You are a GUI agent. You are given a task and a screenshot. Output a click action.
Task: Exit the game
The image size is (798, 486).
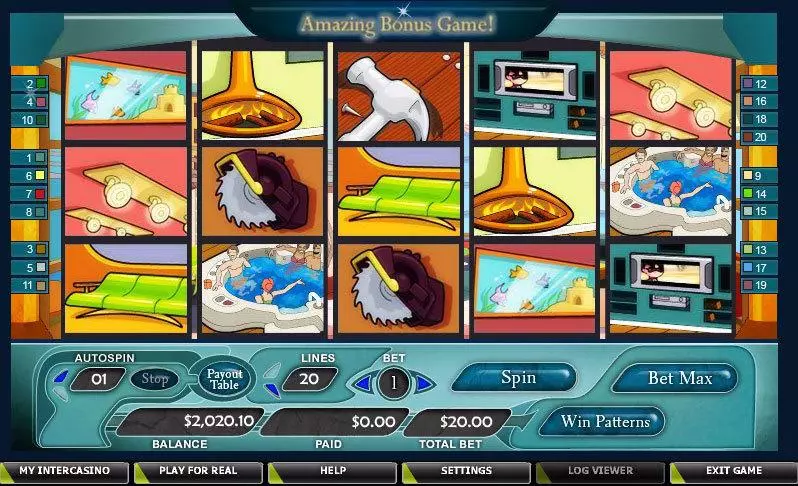[x=733, y=470]
